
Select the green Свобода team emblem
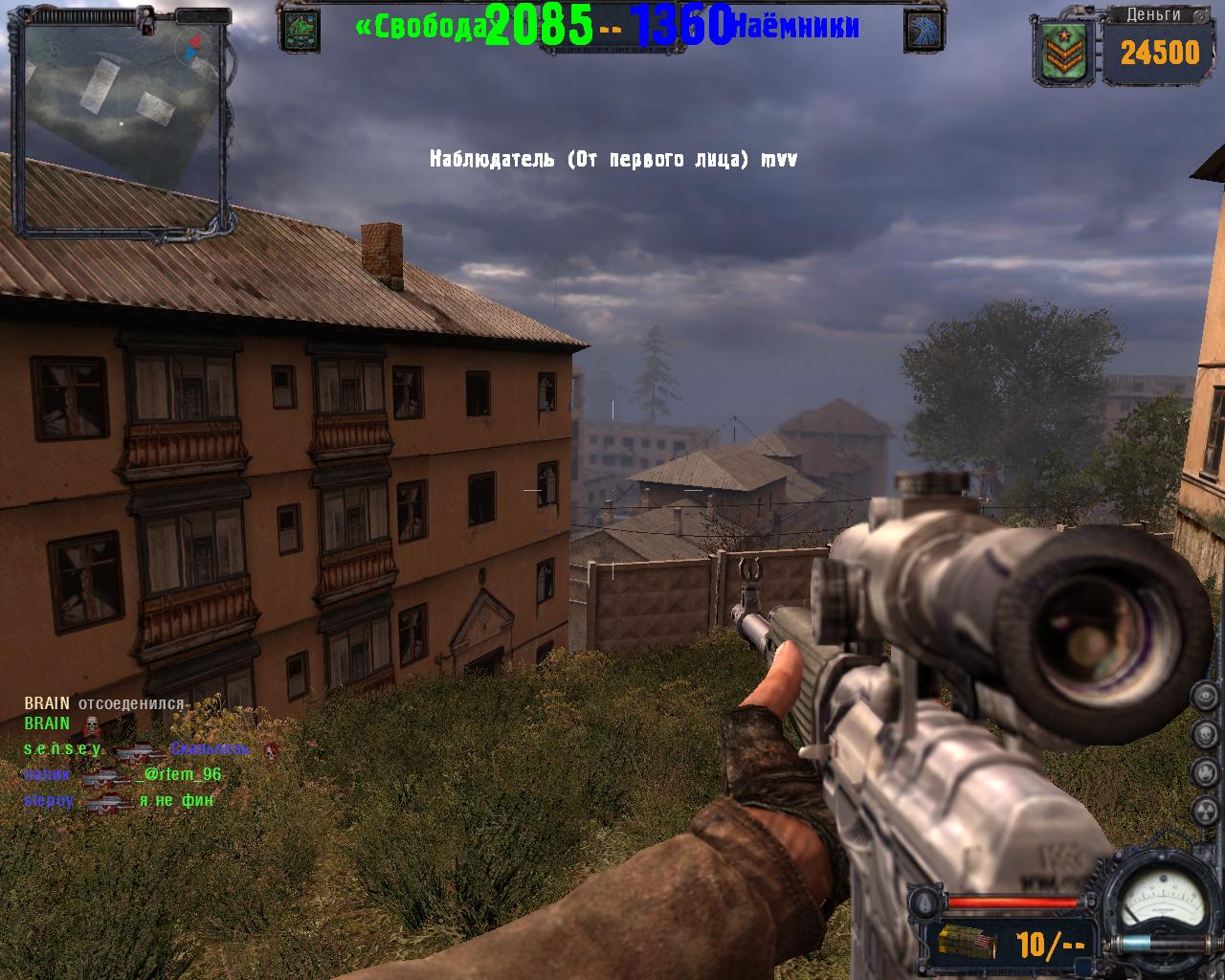pyautogui.click(x=299, y=30)
